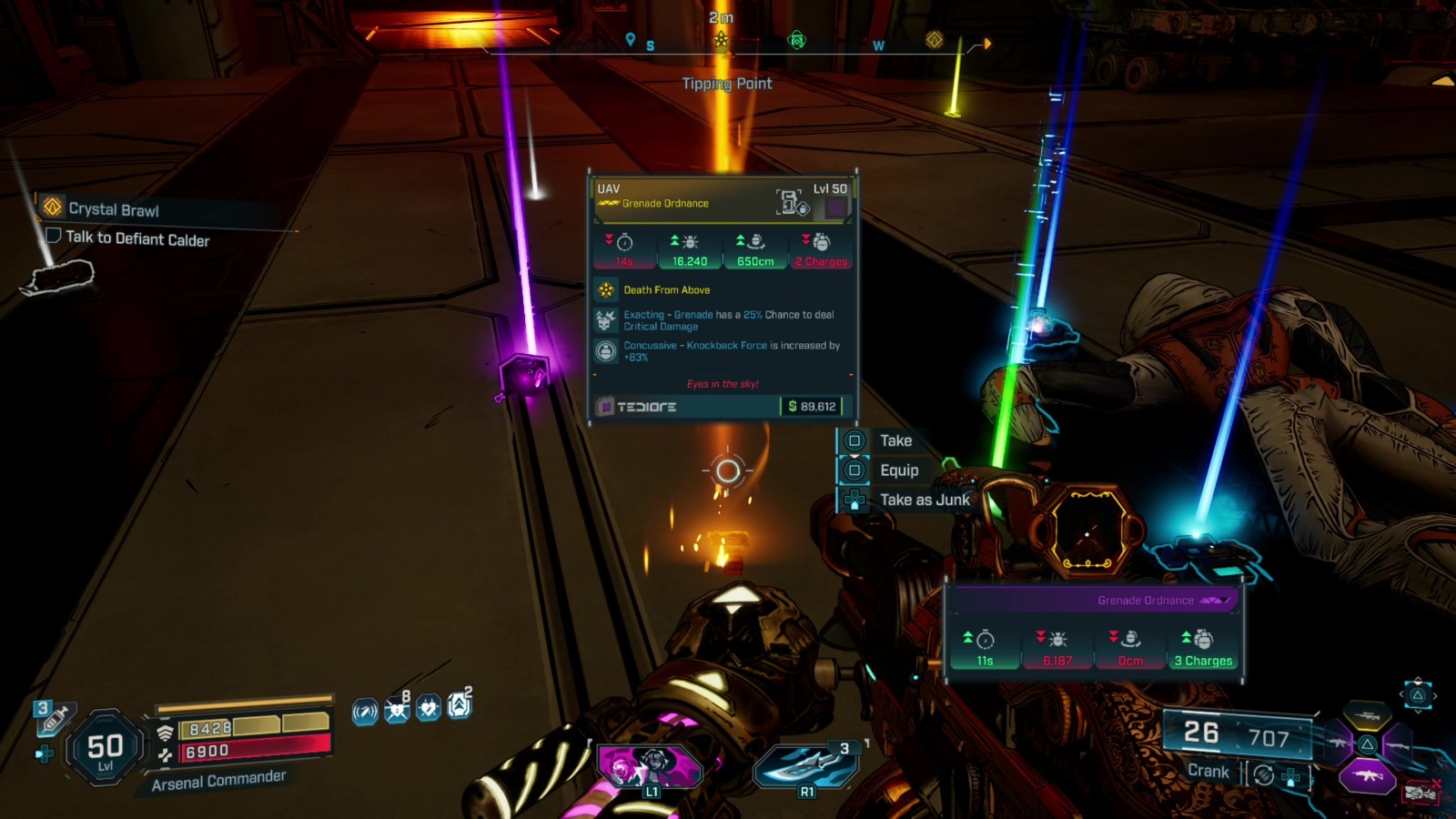Click the level 50 badge

106,749
